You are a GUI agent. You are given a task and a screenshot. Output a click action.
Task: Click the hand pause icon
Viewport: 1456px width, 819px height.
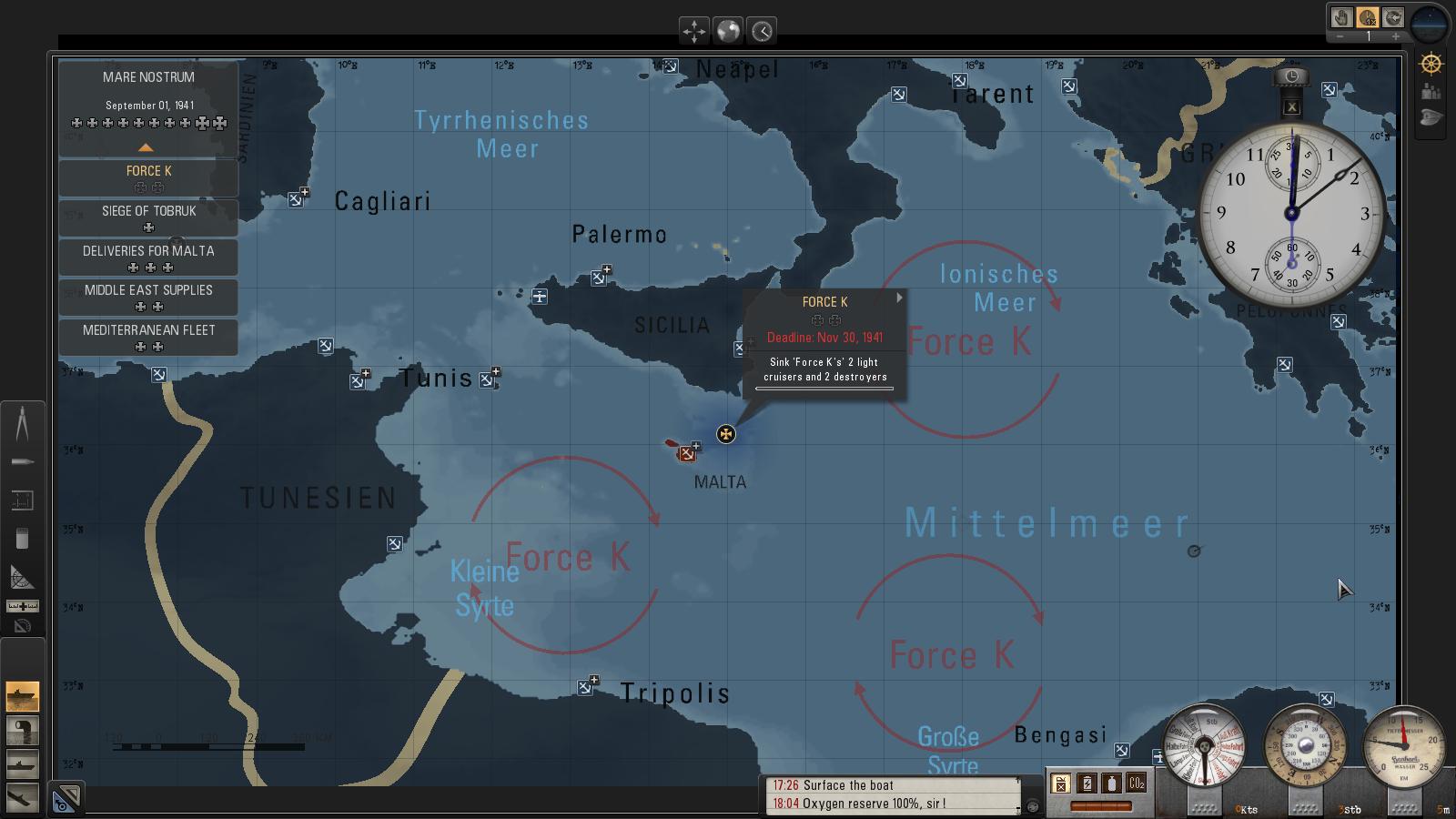coord(1340,17)
